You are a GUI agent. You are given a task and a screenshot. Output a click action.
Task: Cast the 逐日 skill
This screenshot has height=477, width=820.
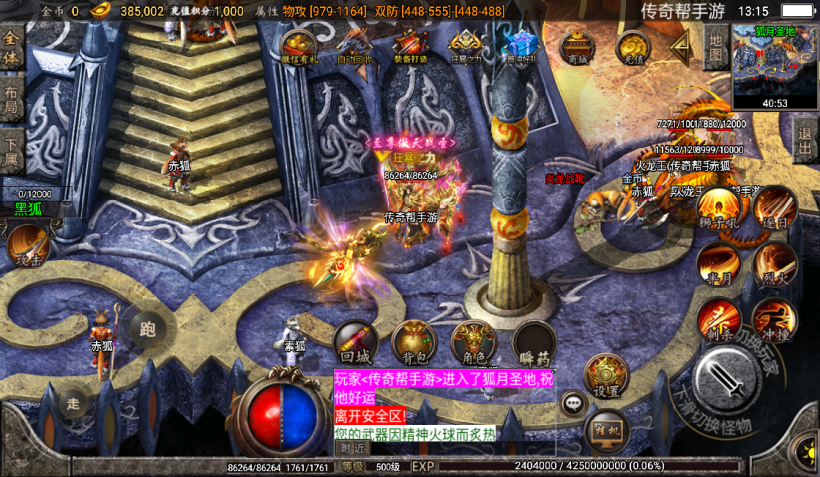[x=774, y=209]
